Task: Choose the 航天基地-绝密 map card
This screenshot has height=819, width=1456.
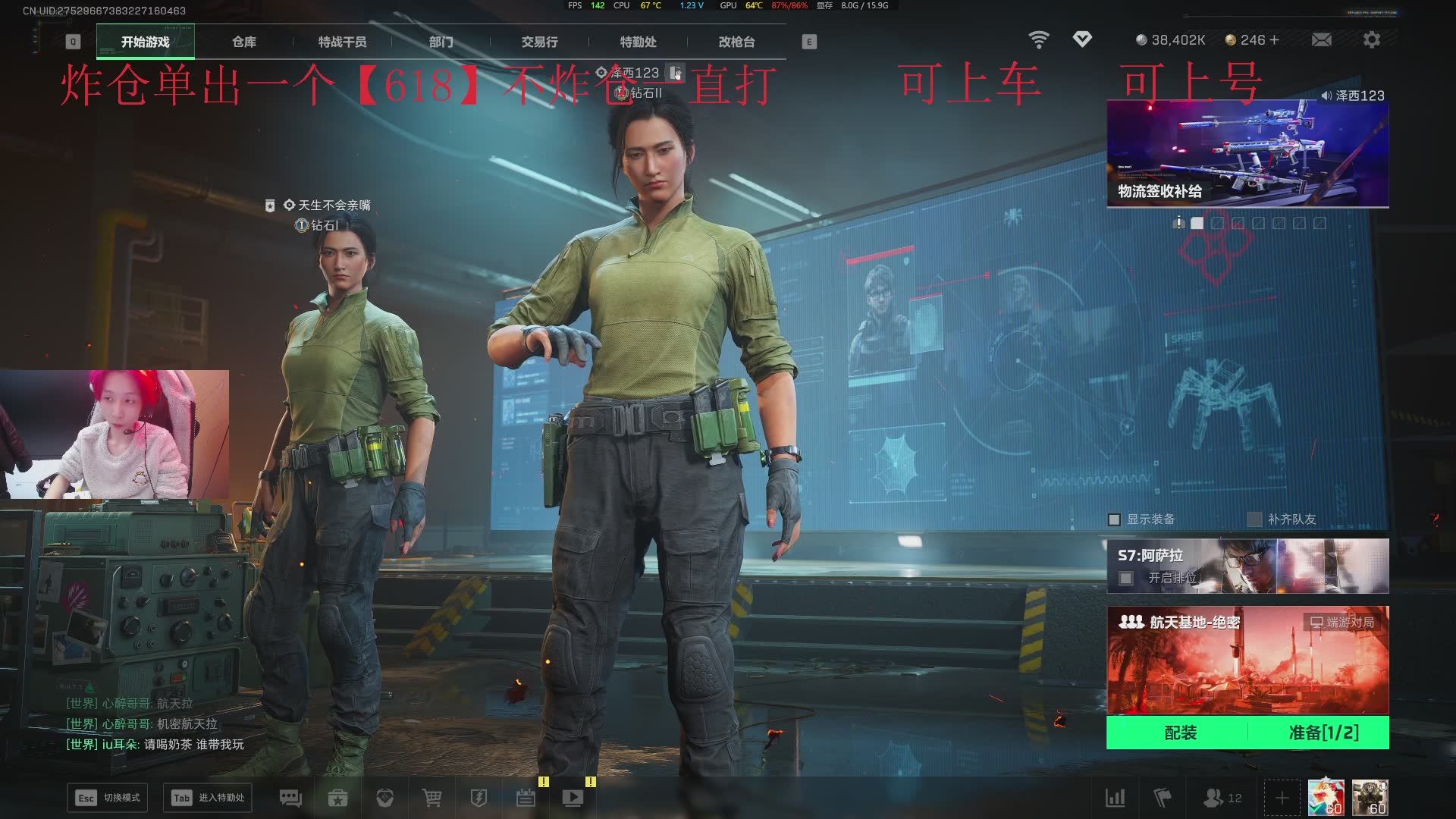Action: point(1247,660)
